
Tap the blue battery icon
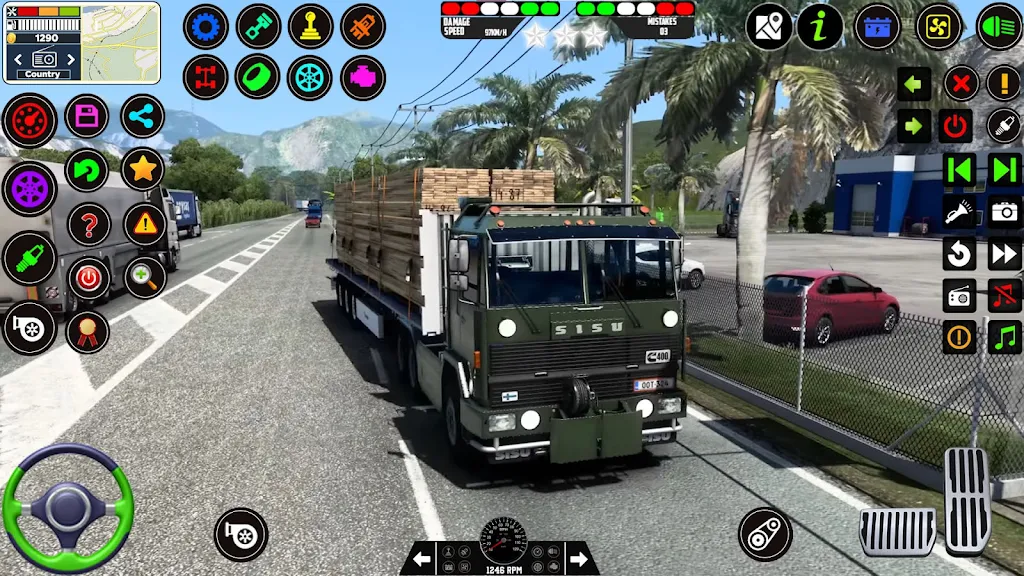tap(877, 27)
